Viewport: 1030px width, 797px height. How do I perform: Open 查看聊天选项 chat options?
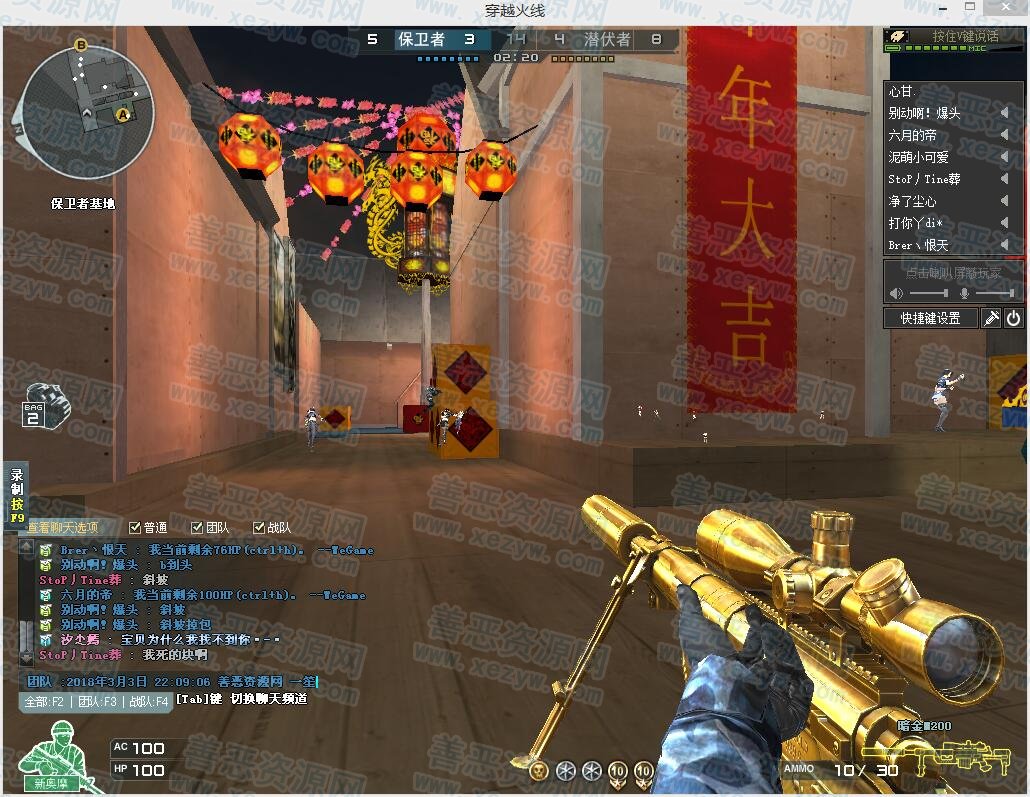pyautogui.click(x=62, y=527)
